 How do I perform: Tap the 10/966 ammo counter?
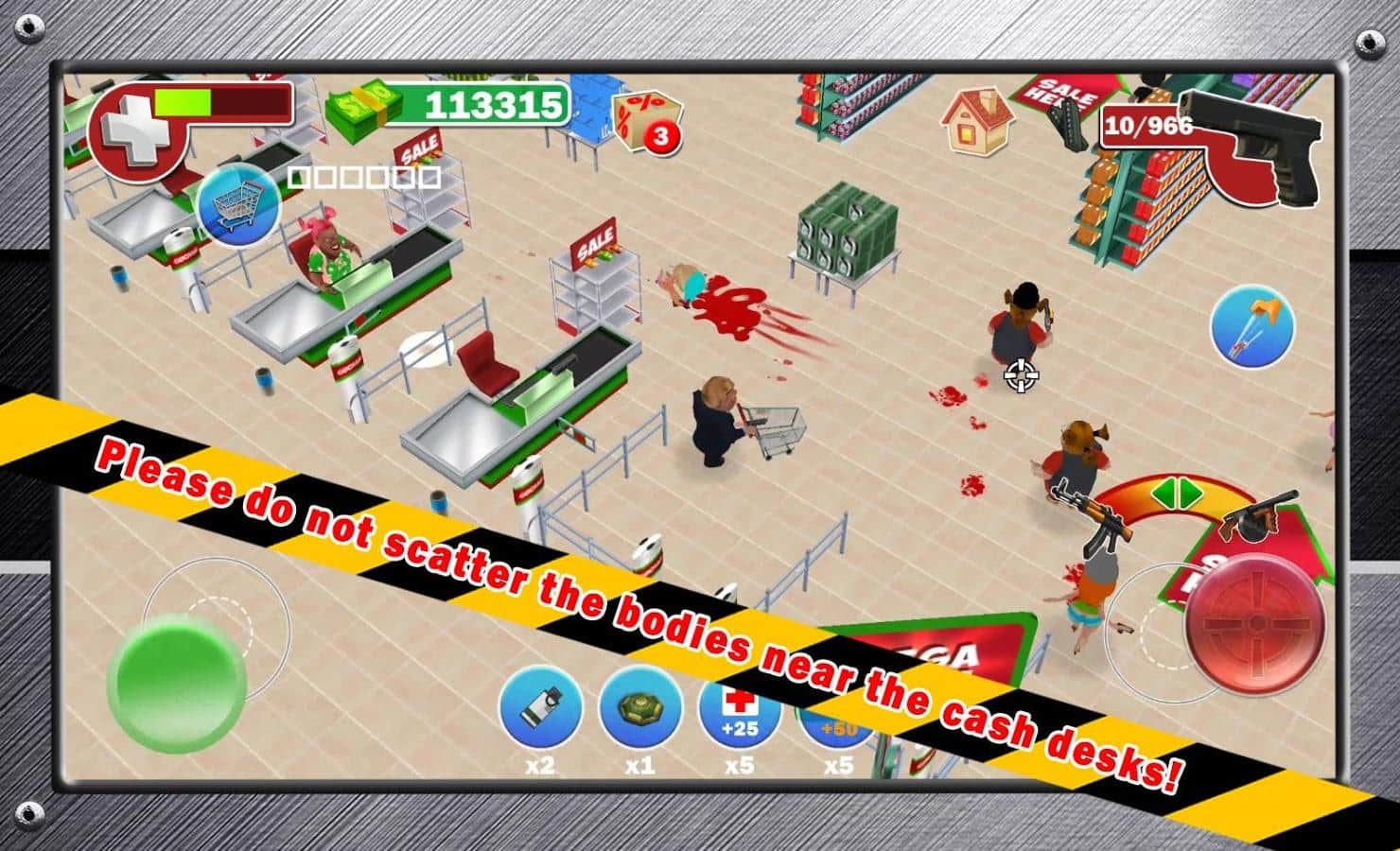click(1146, 124)
